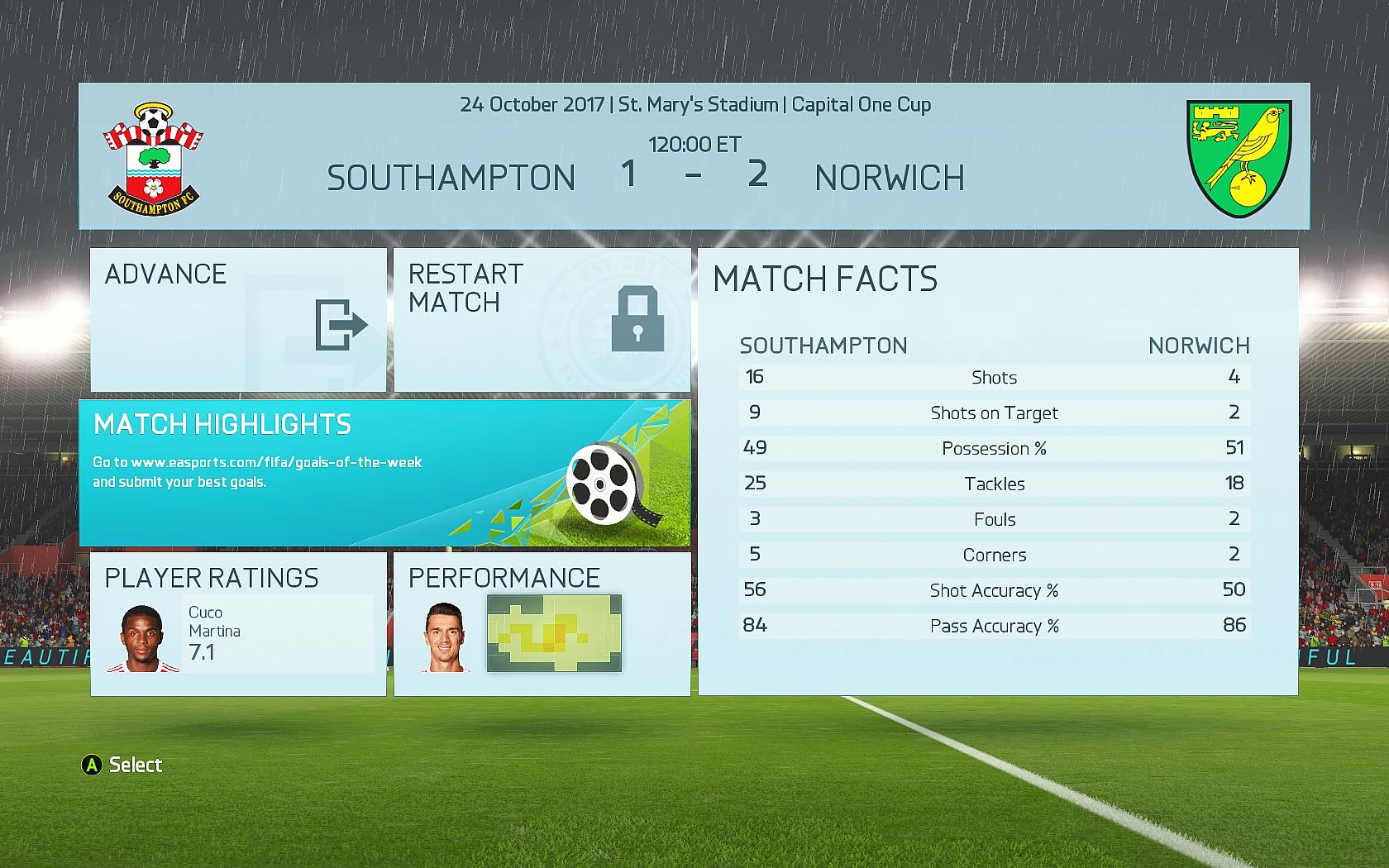
Task: Open the Player Ratings tile
Action: coord(238,624)
